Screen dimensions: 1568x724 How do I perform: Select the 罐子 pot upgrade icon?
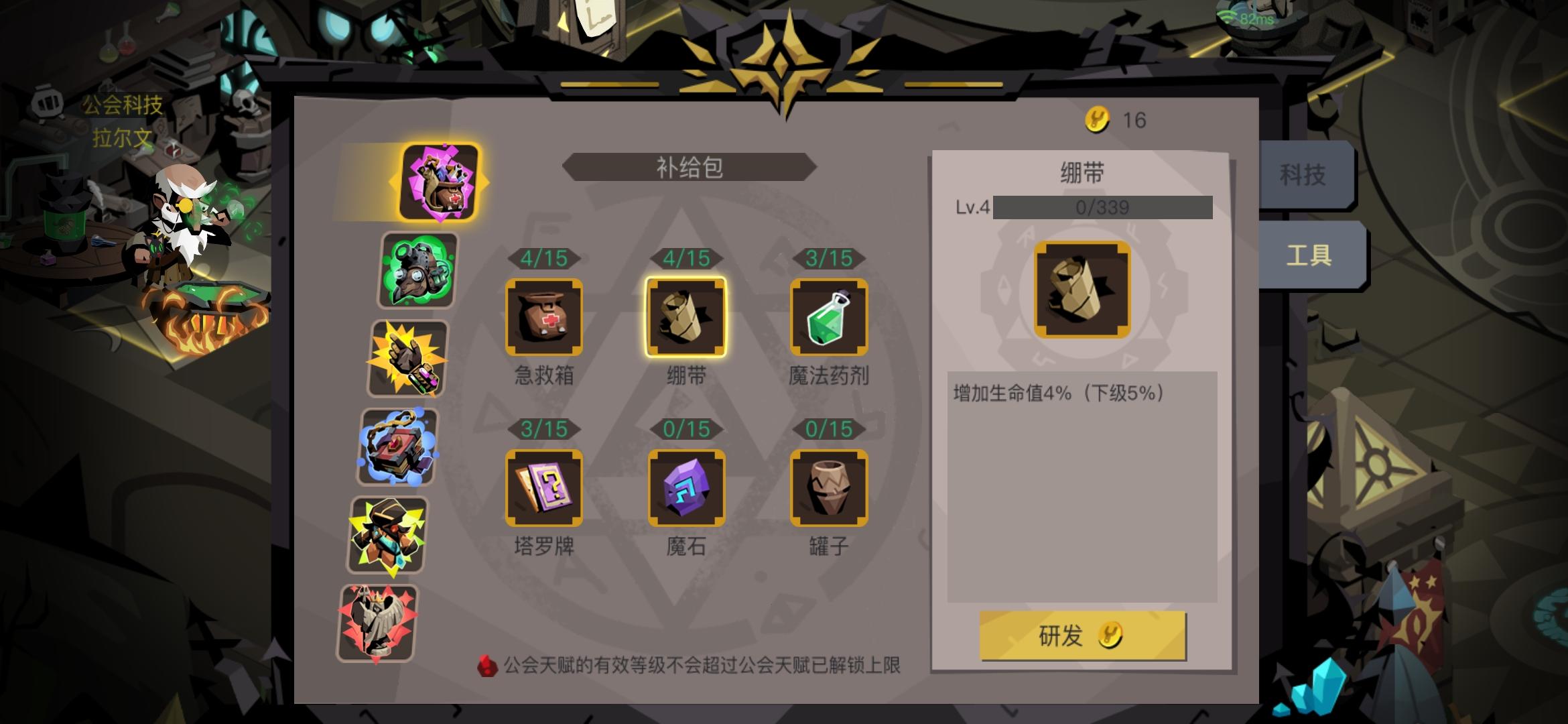click(830, 487)
